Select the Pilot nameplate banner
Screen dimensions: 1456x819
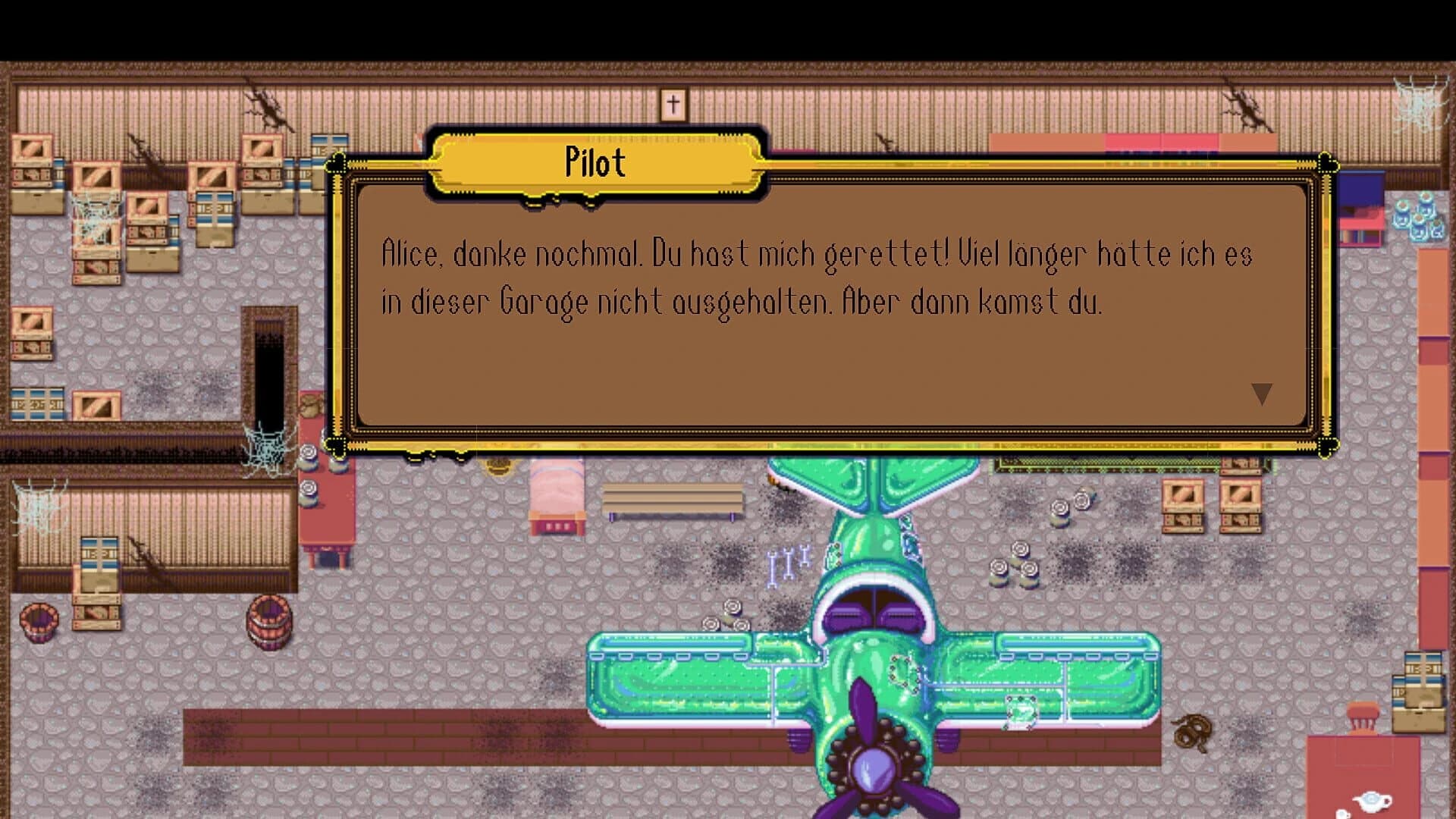596,163
